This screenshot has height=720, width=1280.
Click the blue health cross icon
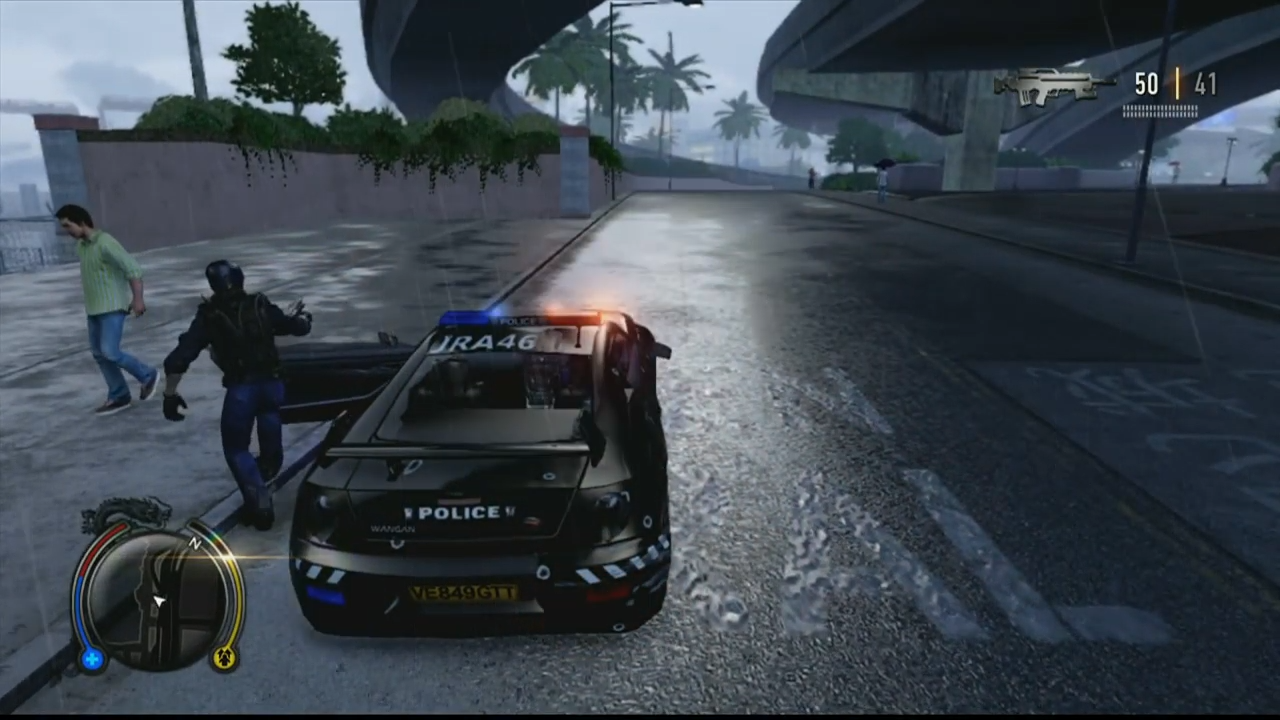pyautogui.click(x=91, y=659)
